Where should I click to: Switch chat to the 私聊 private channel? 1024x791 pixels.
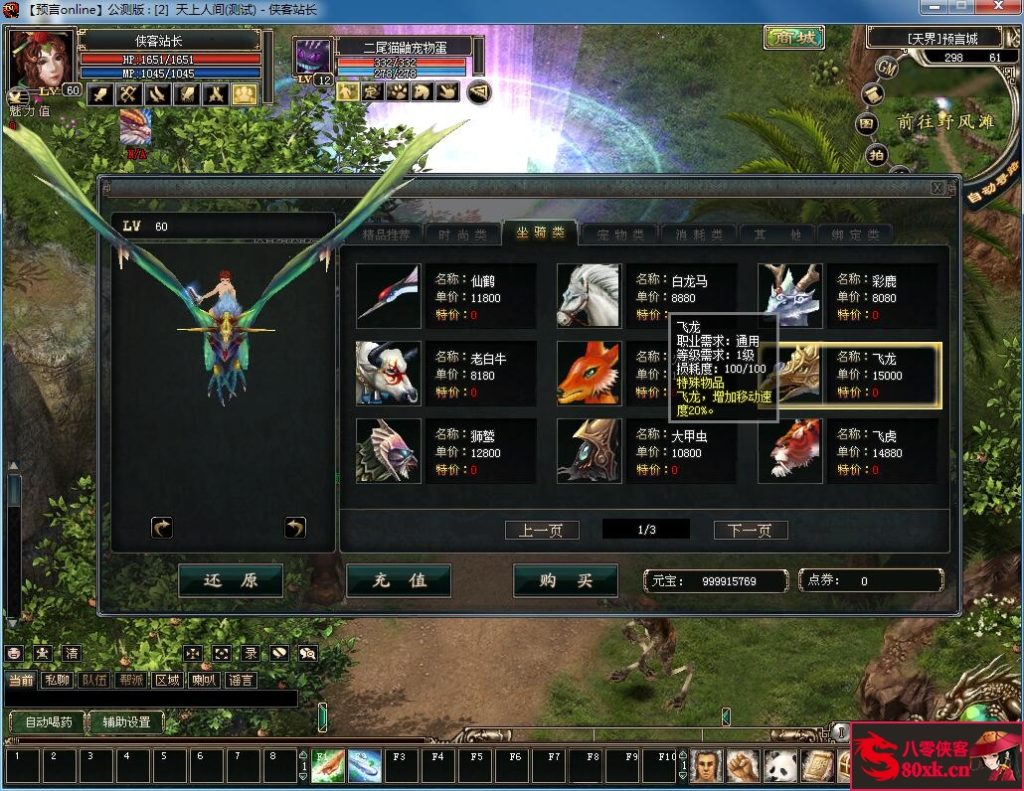[58, 680]
